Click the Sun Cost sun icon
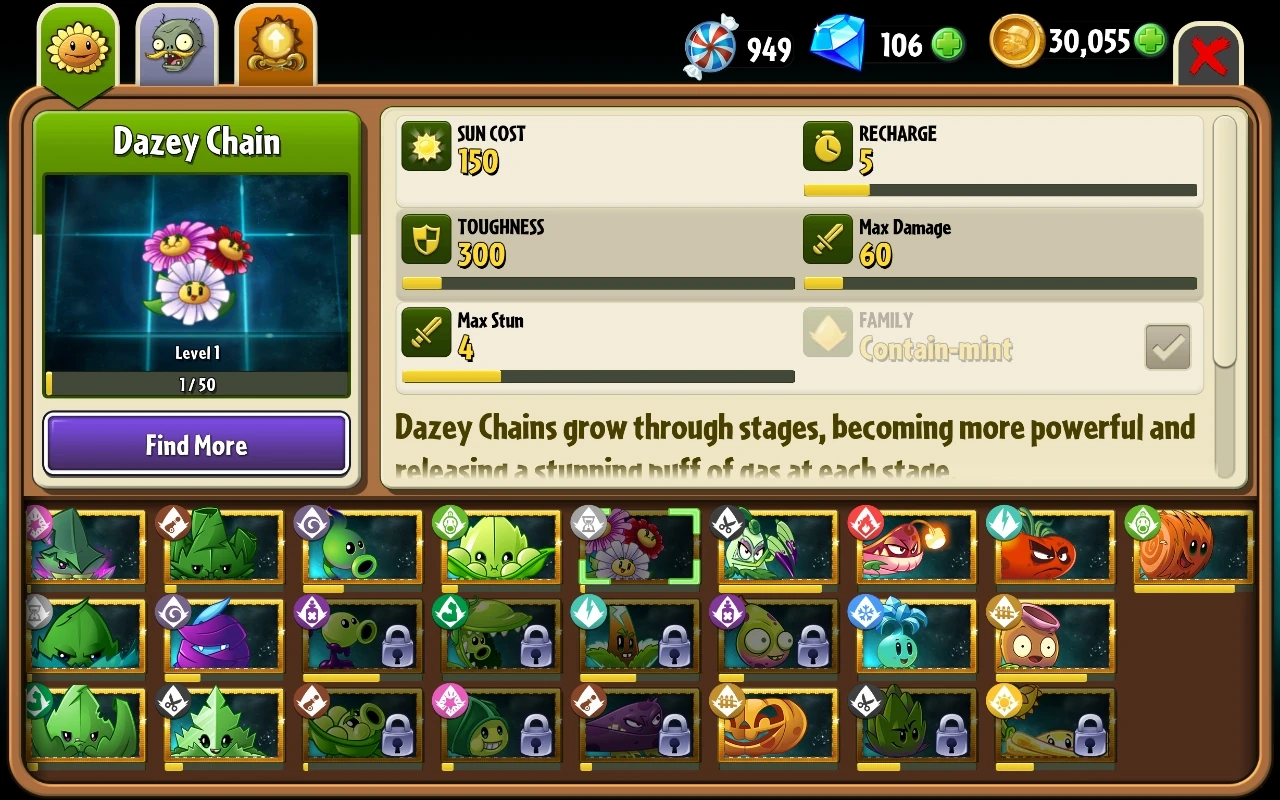This screenshot has width=1280, height=800. point(426,147)
